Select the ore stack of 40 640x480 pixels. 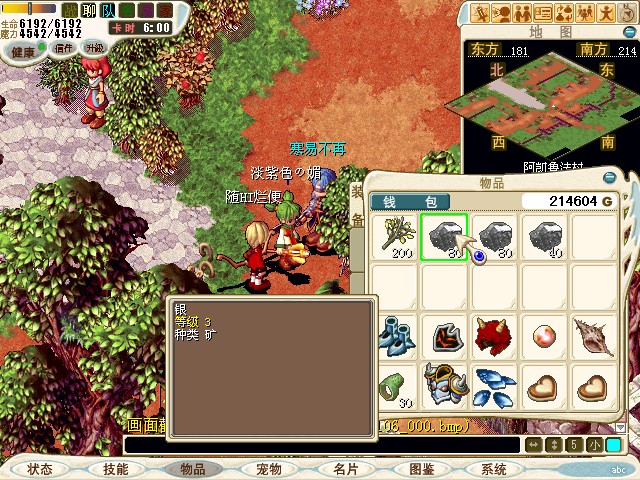[x=544, y=237]
